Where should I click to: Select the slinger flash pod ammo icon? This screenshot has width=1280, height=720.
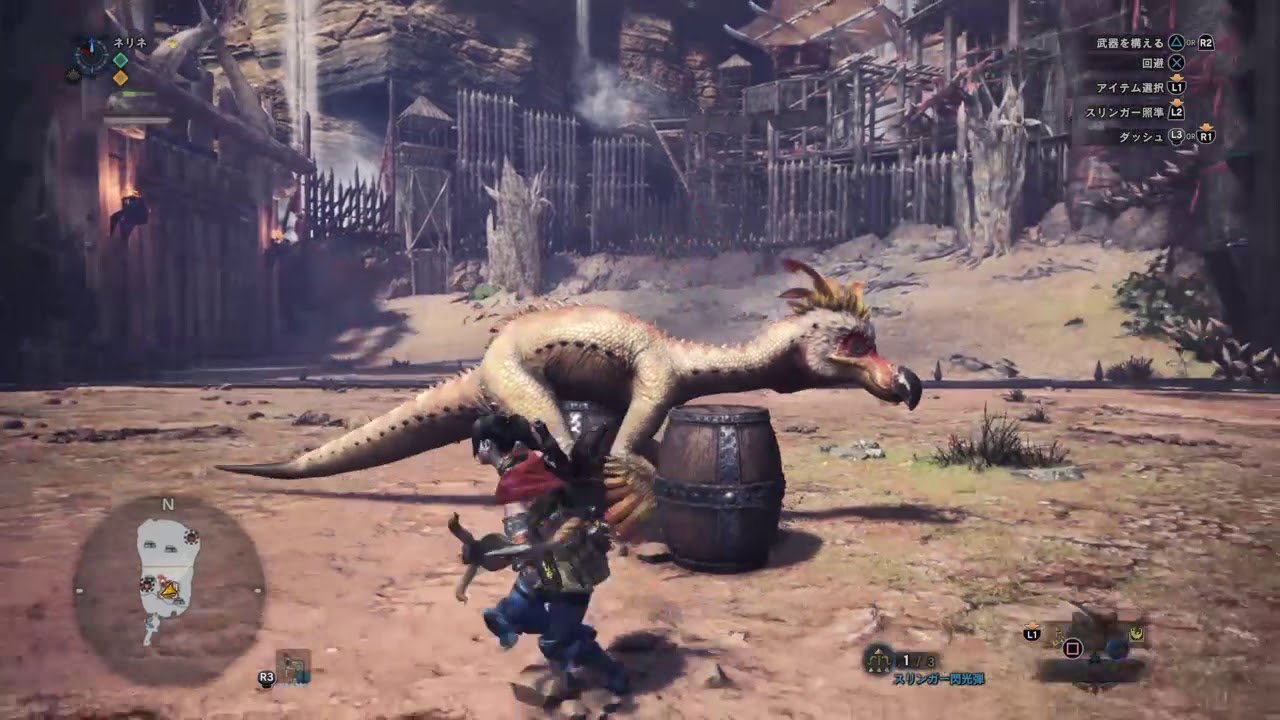(877, 660)
